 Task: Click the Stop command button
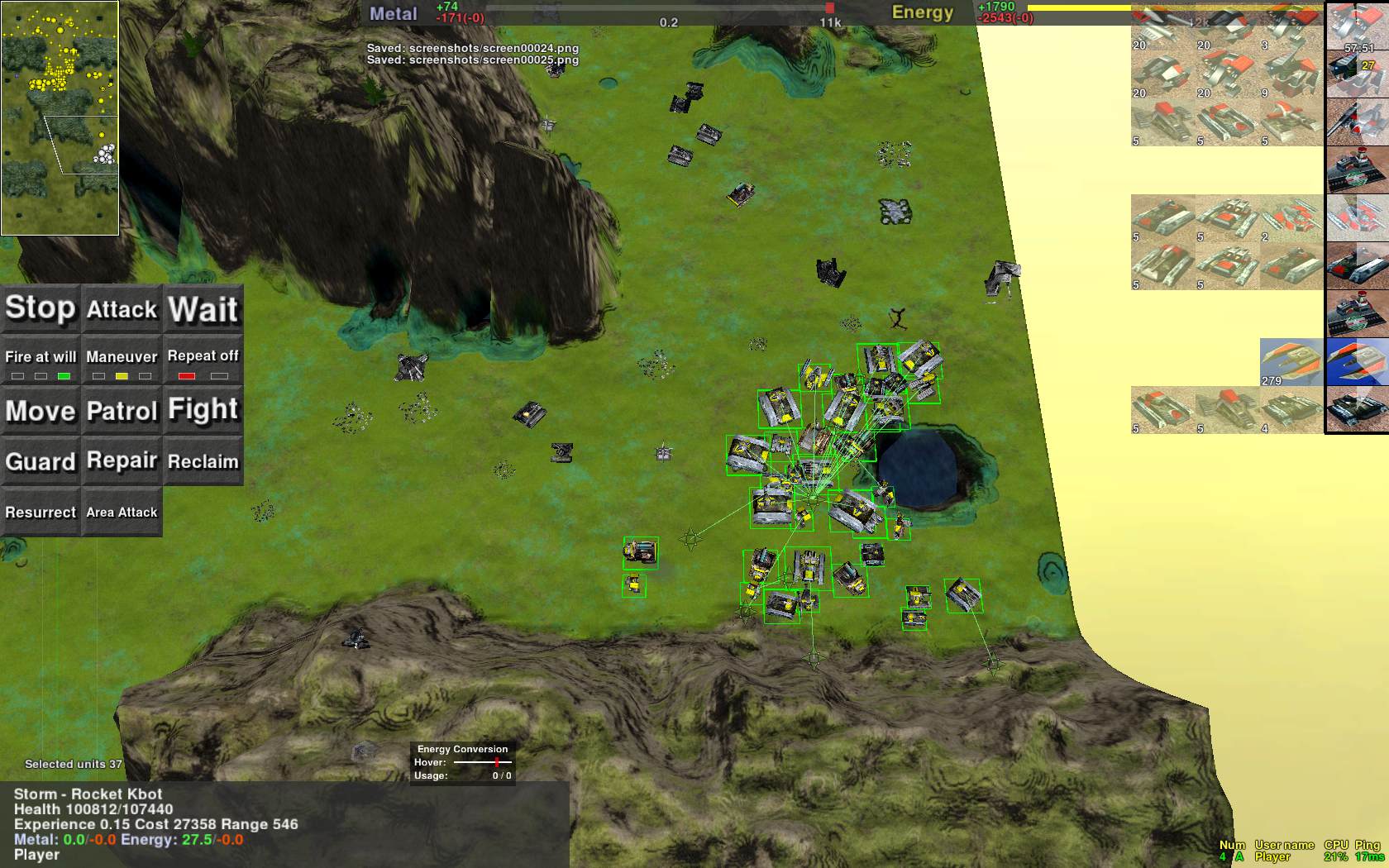(40, 308)
